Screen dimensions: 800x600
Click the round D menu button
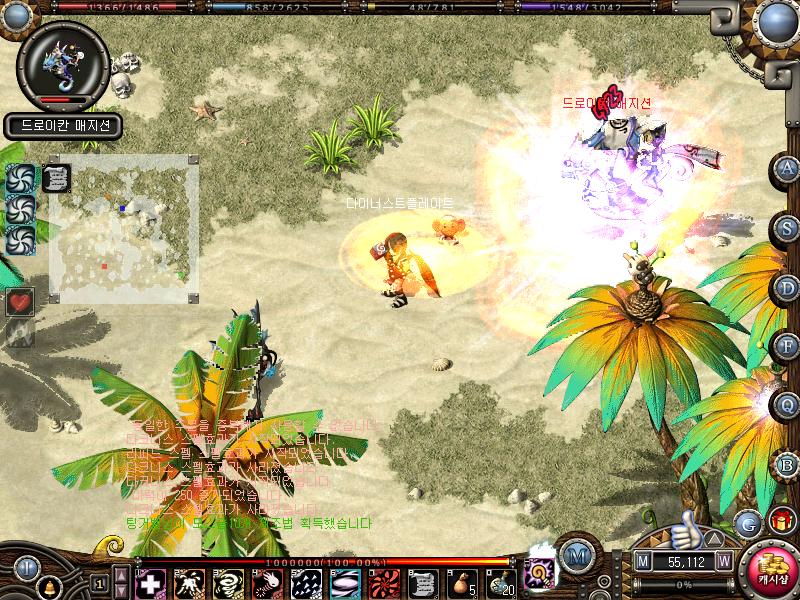[x=787, y=288]
